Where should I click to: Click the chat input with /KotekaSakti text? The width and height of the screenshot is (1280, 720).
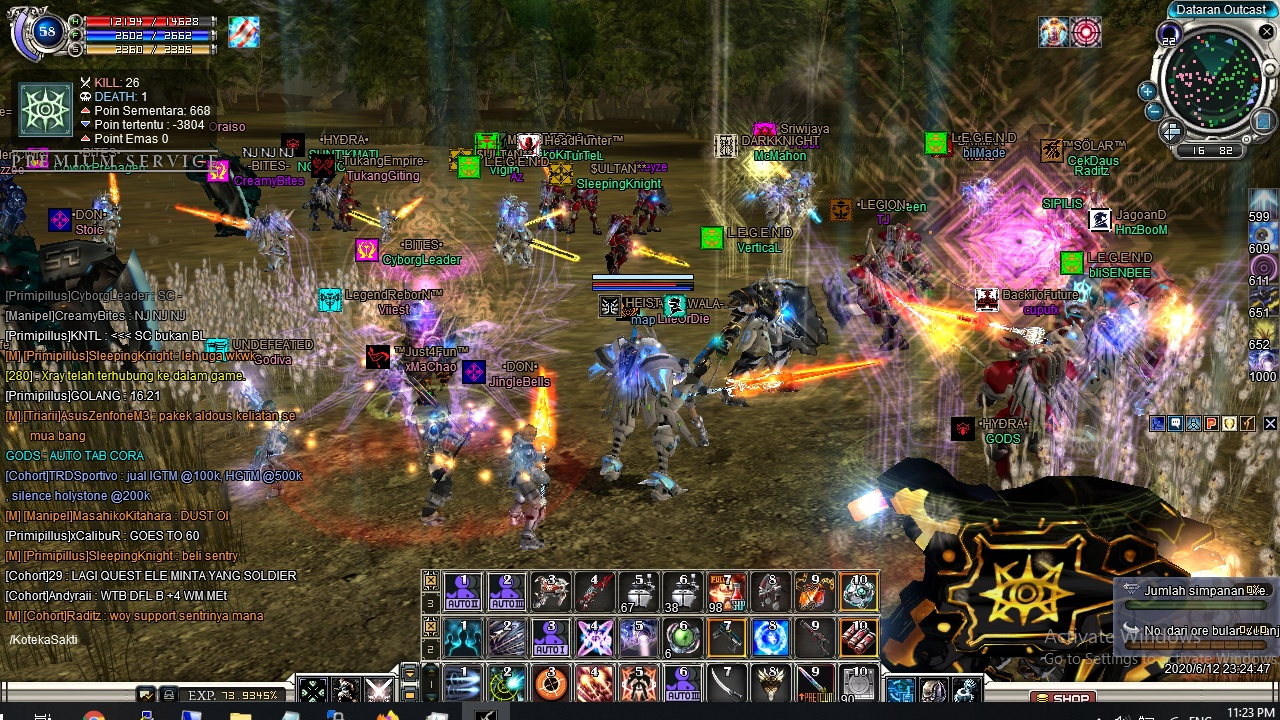tap(150, 640)
